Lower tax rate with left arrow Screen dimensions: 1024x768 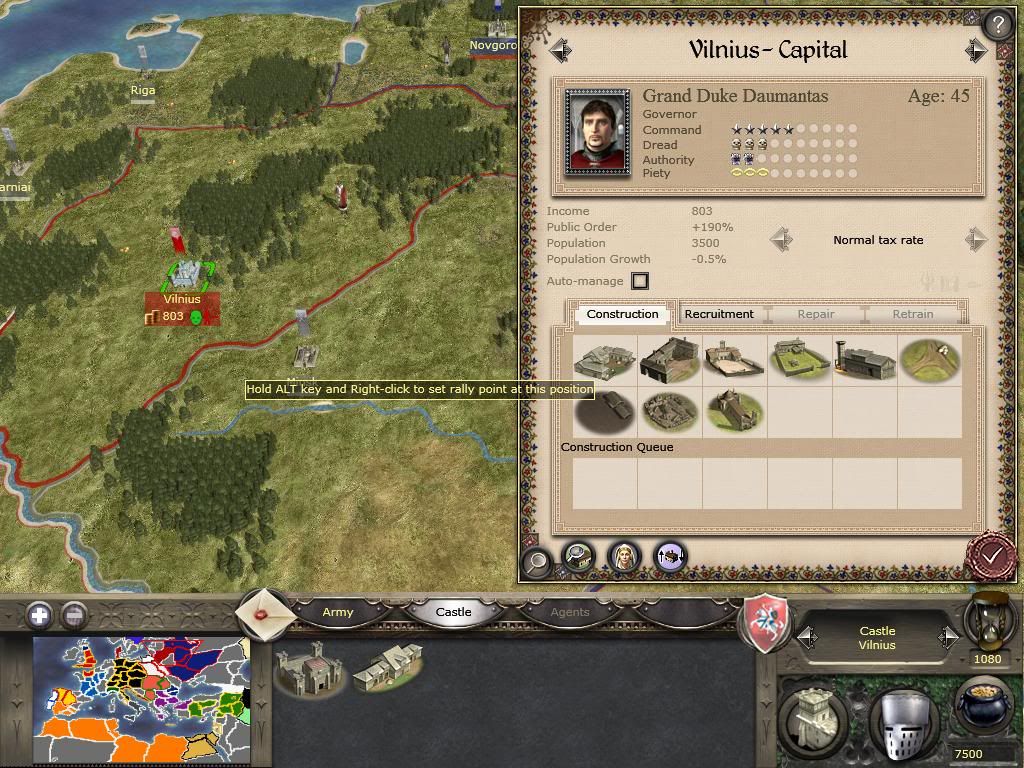coord(782,240)
